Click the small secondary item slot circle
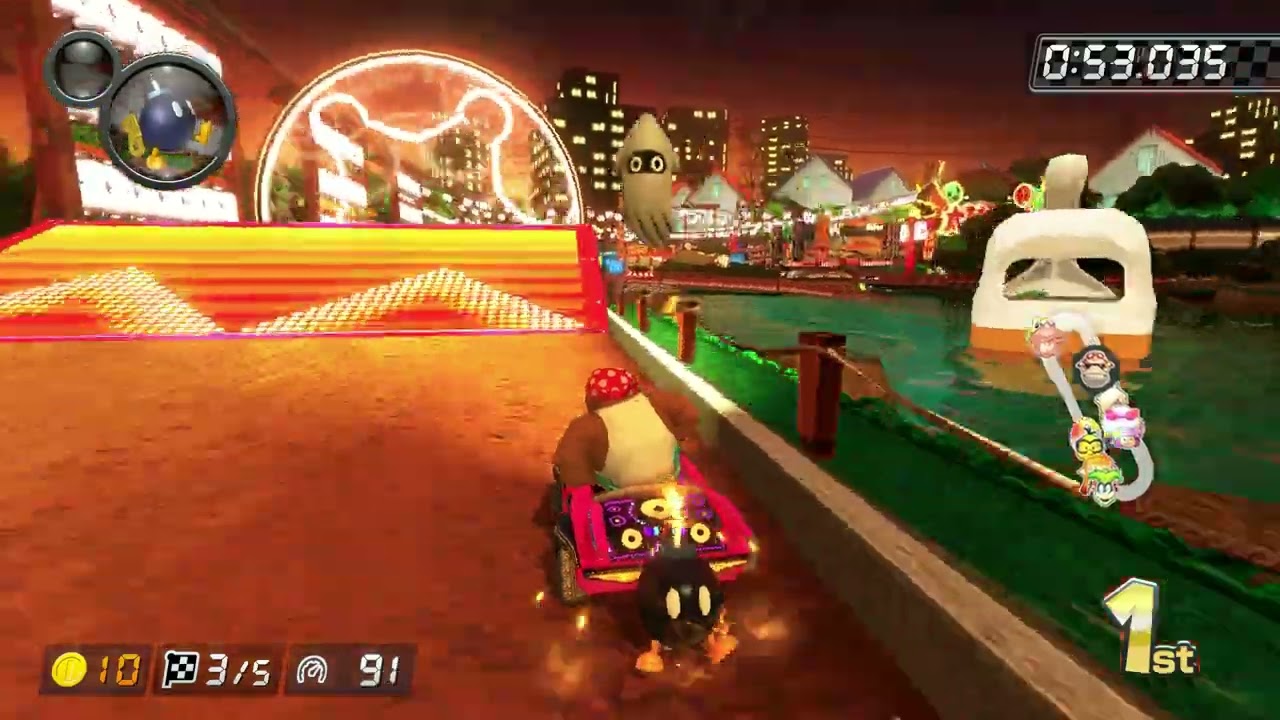This screenshot has height=720, width=1280. click(85, 68)
